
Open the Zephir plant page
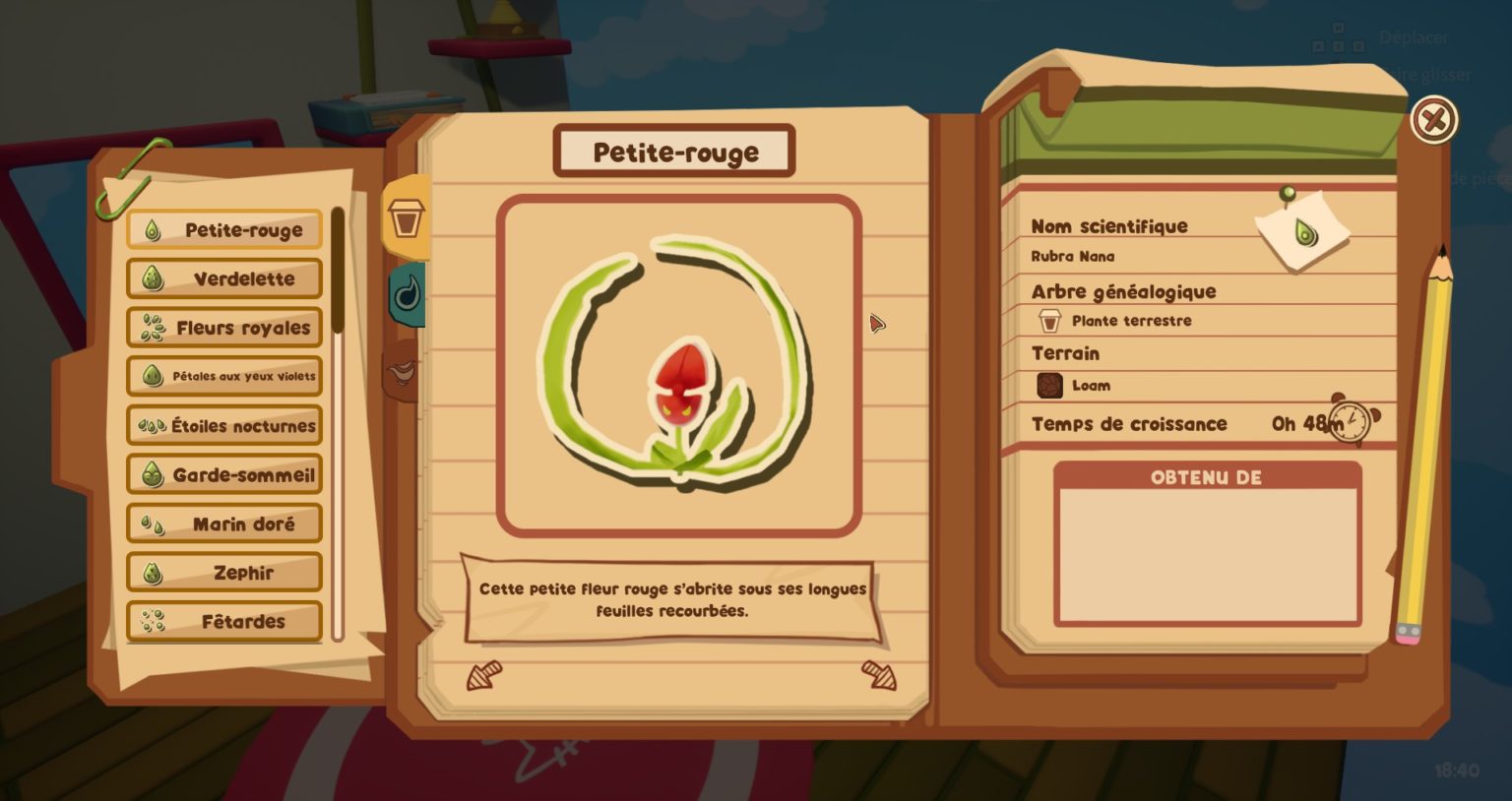click(x=224, y=573)
